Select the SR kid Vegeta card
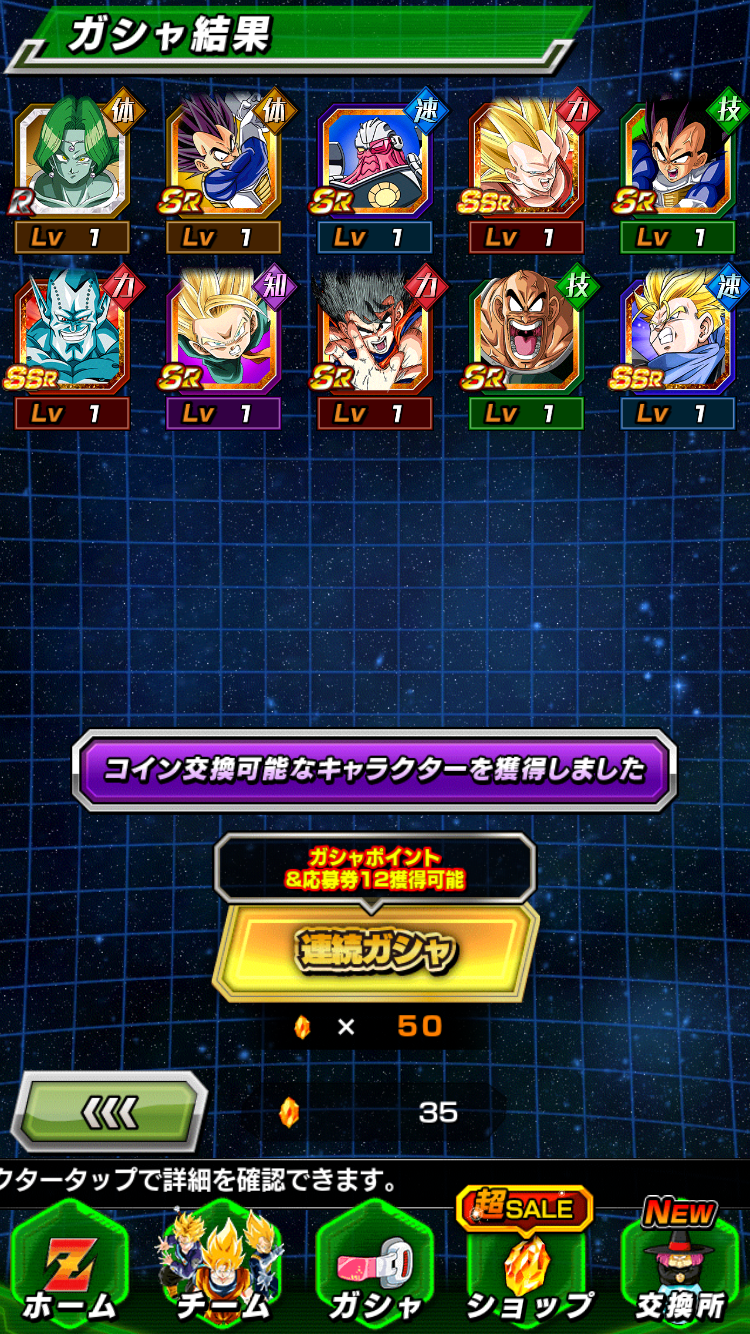Viewport: 750px width, 1334px height. click(x=224, y=160)
